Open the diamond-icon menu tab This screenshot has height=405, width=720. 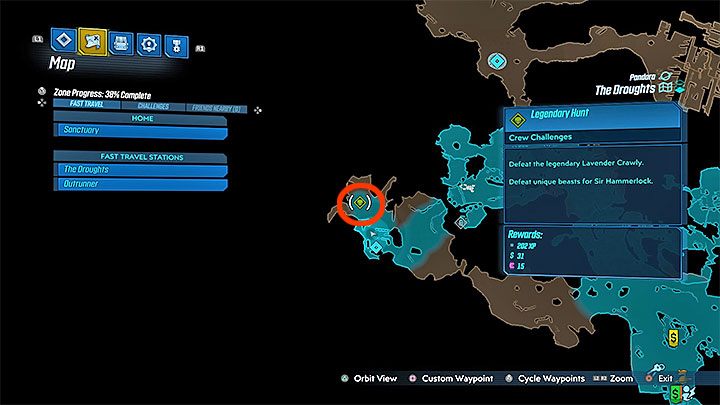point(65,42)
